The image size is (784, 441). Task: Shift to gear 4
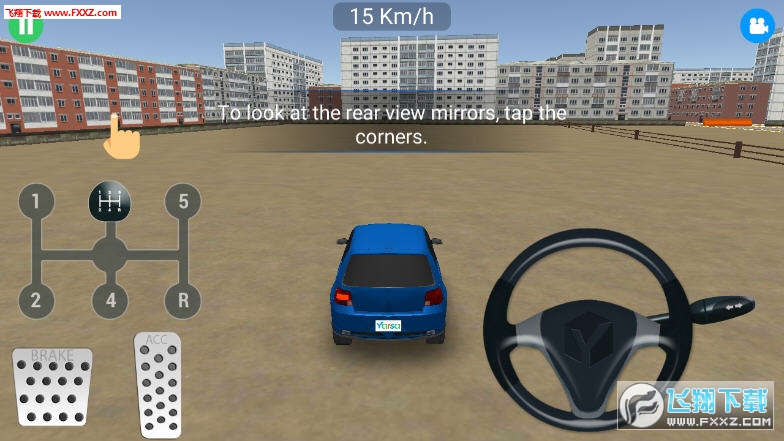(x=110, y=299)
